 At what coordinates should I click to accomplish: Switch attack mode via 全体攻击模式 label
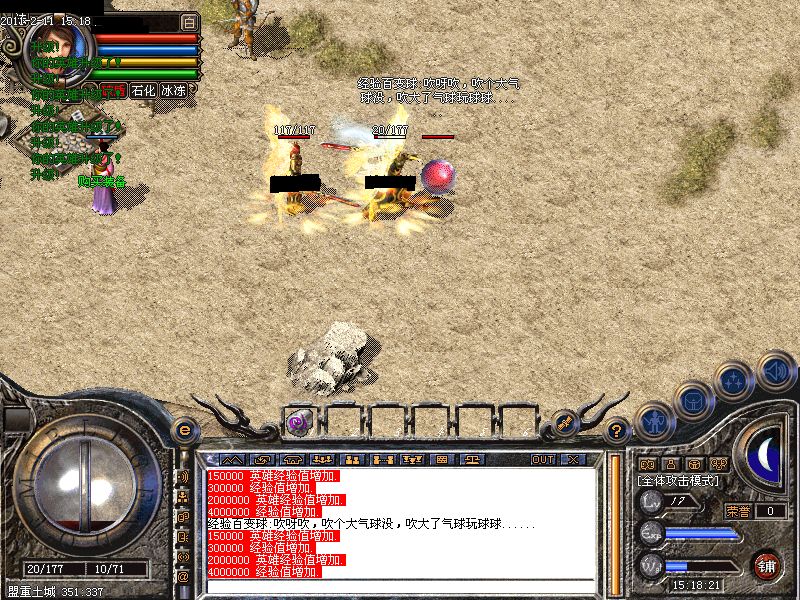click(678, 481)
